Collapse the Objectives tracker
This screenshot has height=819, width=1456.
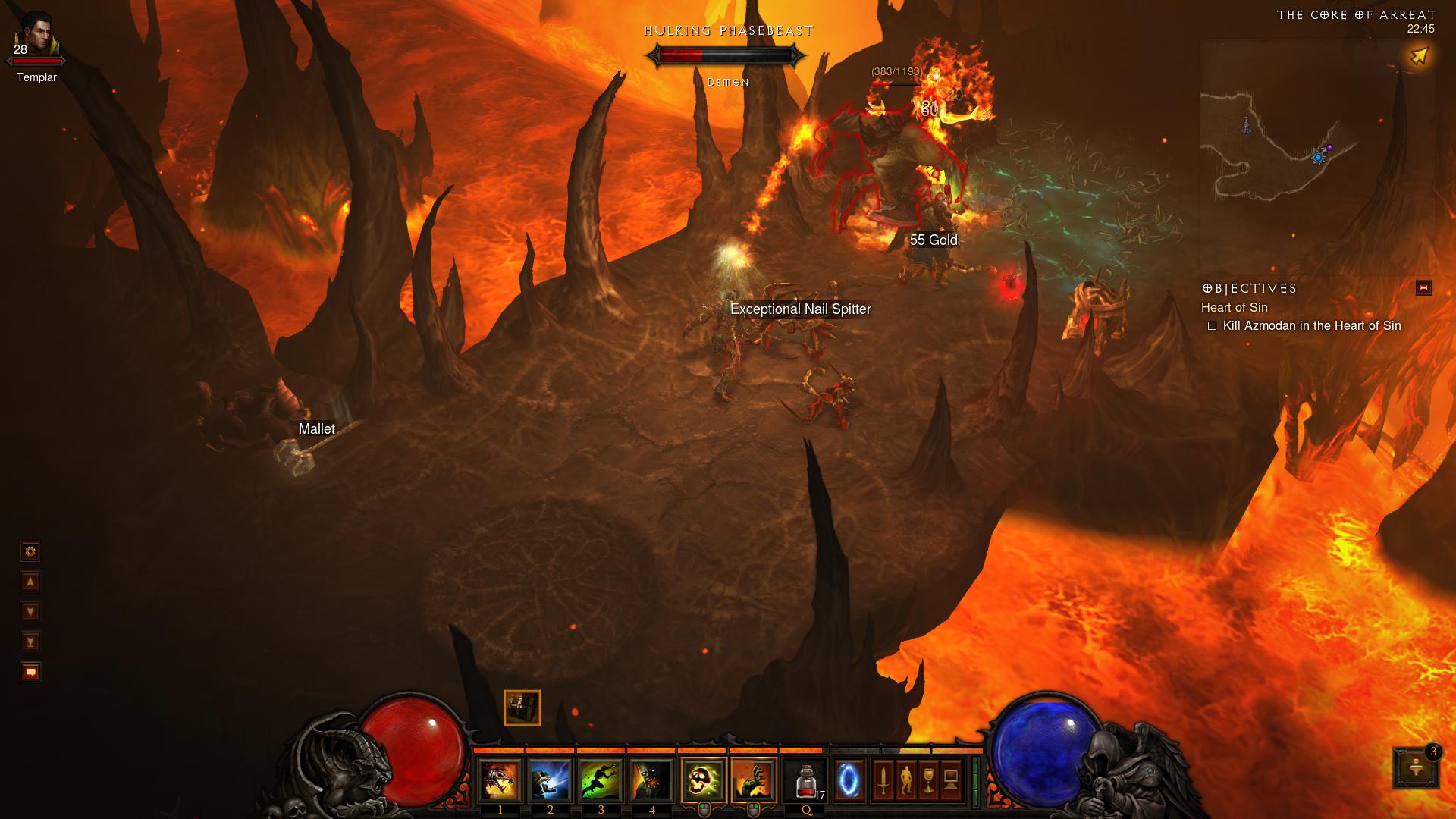(1423, 288)
